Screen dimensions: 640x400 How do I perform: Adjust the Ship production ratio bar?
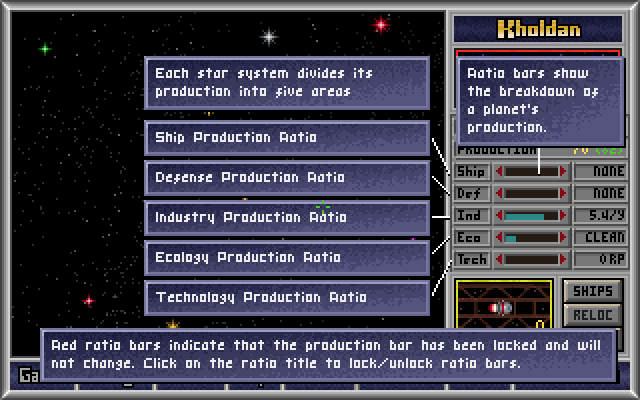click(531, 171)
